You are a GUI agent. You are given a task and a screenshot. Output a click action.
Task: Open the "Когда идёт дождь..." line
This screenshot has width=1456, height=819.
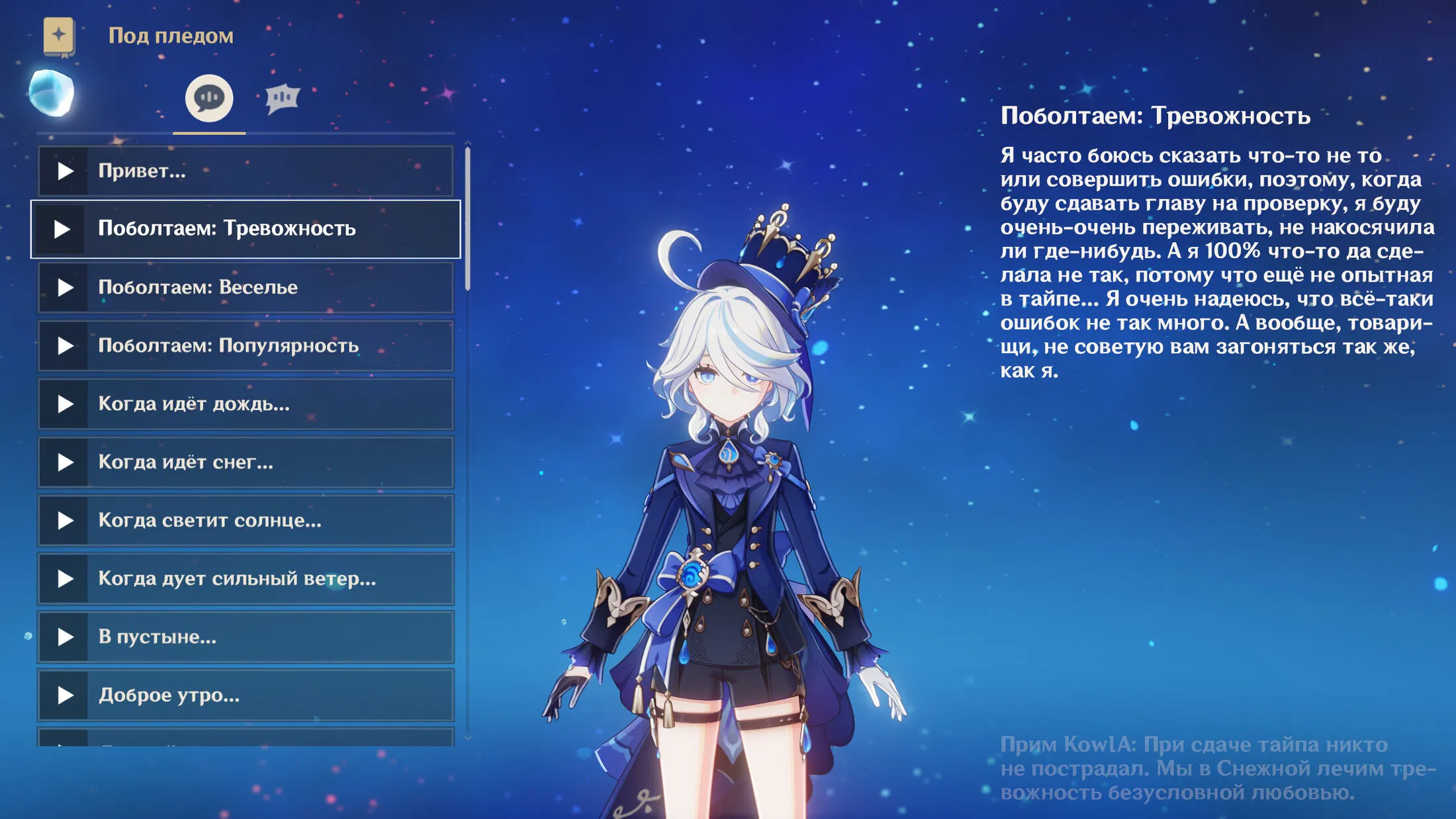pos(245,404)
